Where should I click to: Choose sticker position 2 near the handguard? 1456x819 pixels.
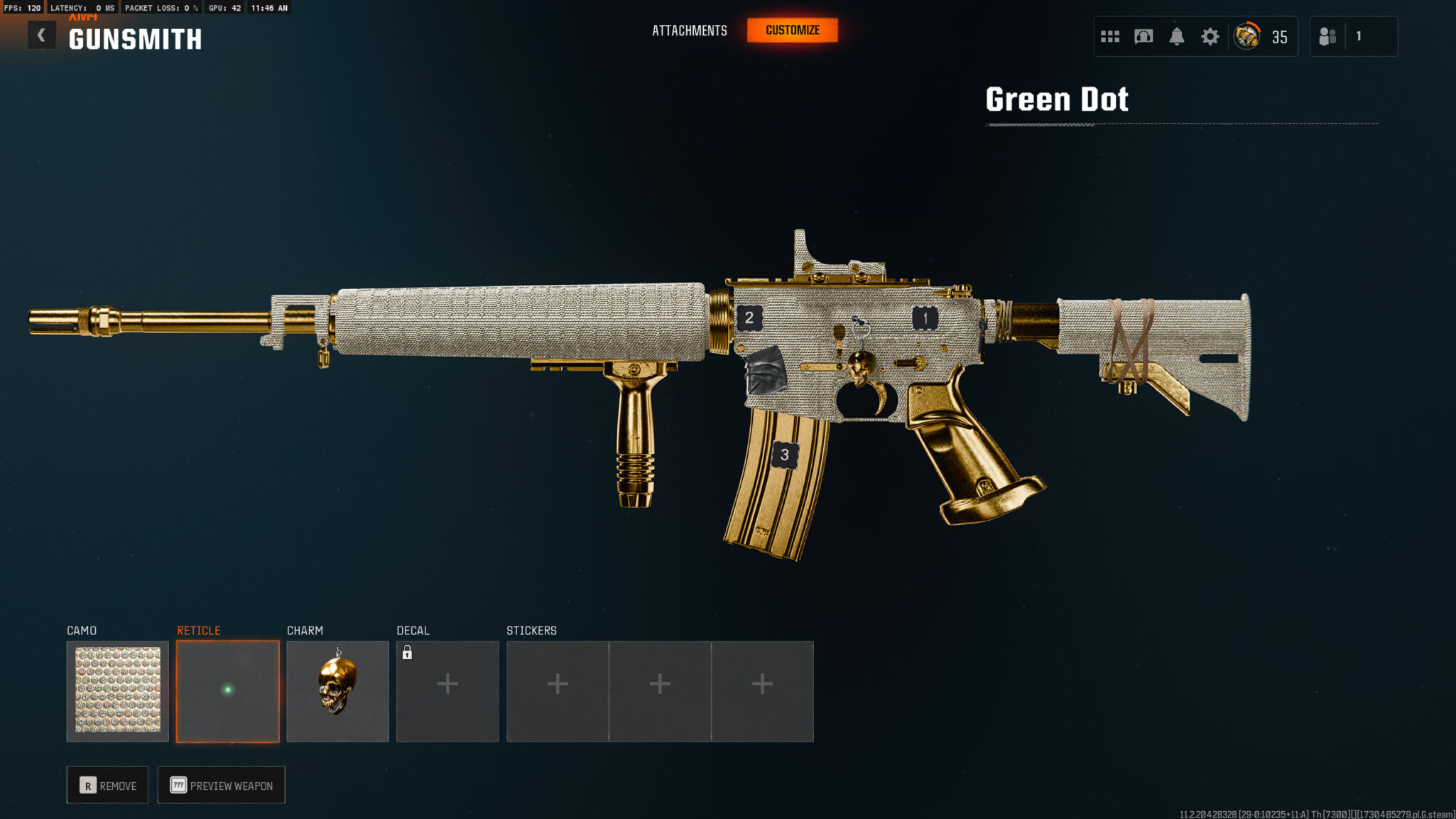point(749,318)
